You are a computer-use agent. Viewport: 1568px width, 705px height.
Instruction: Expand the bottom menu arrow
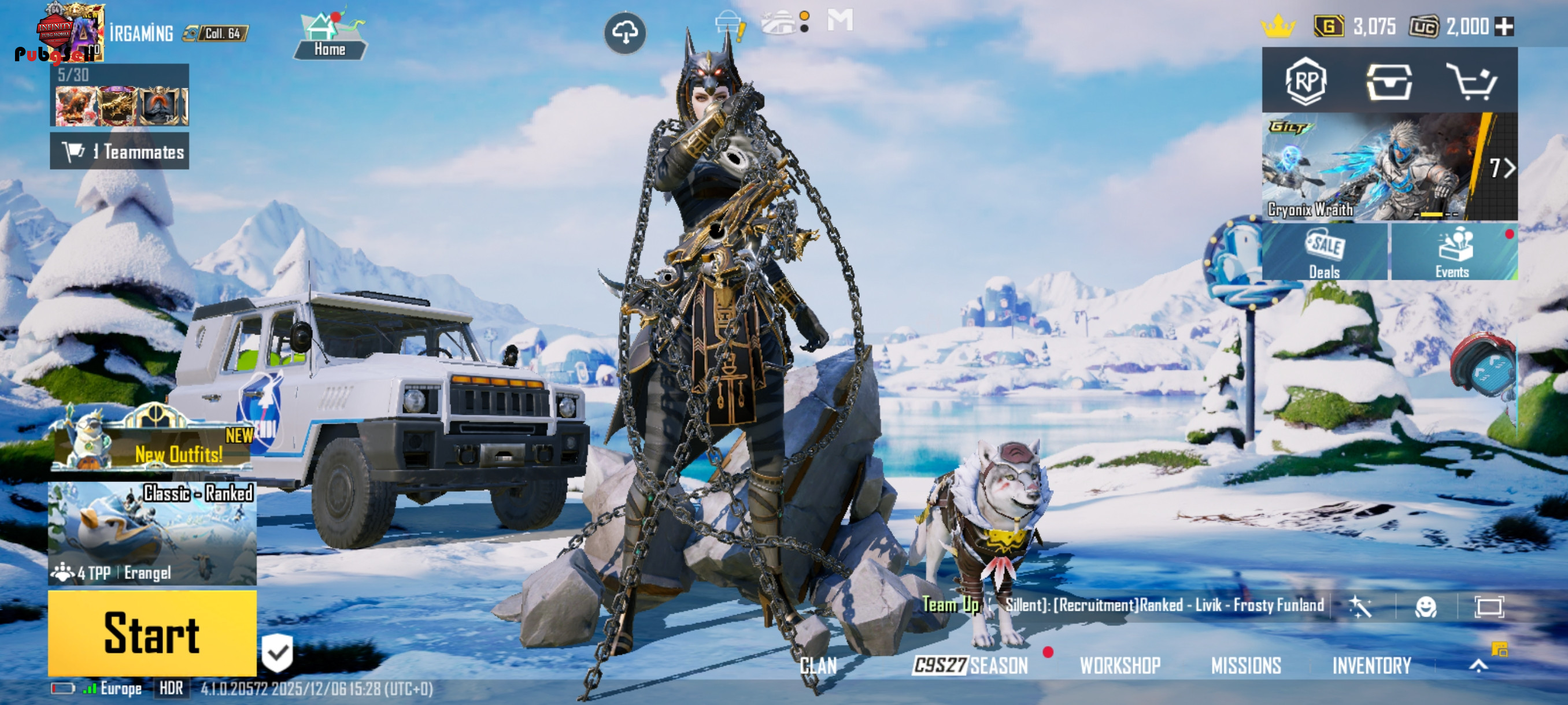click(x=1478, y=666)
